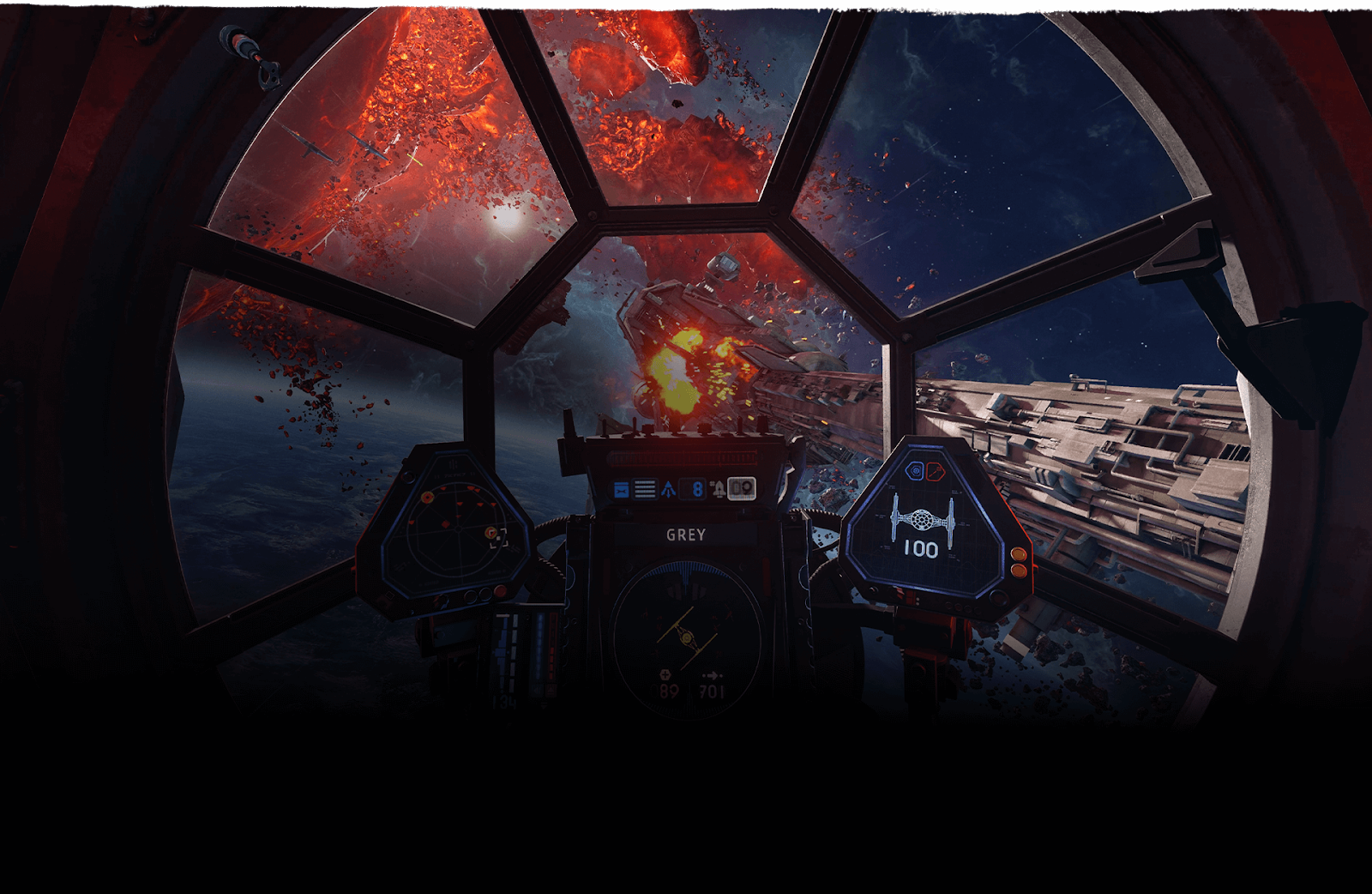The height and width of the screenshot is (894, 1372).
Task: Flip the leftmost switch atop the center console
Action: tap(604, 429)
